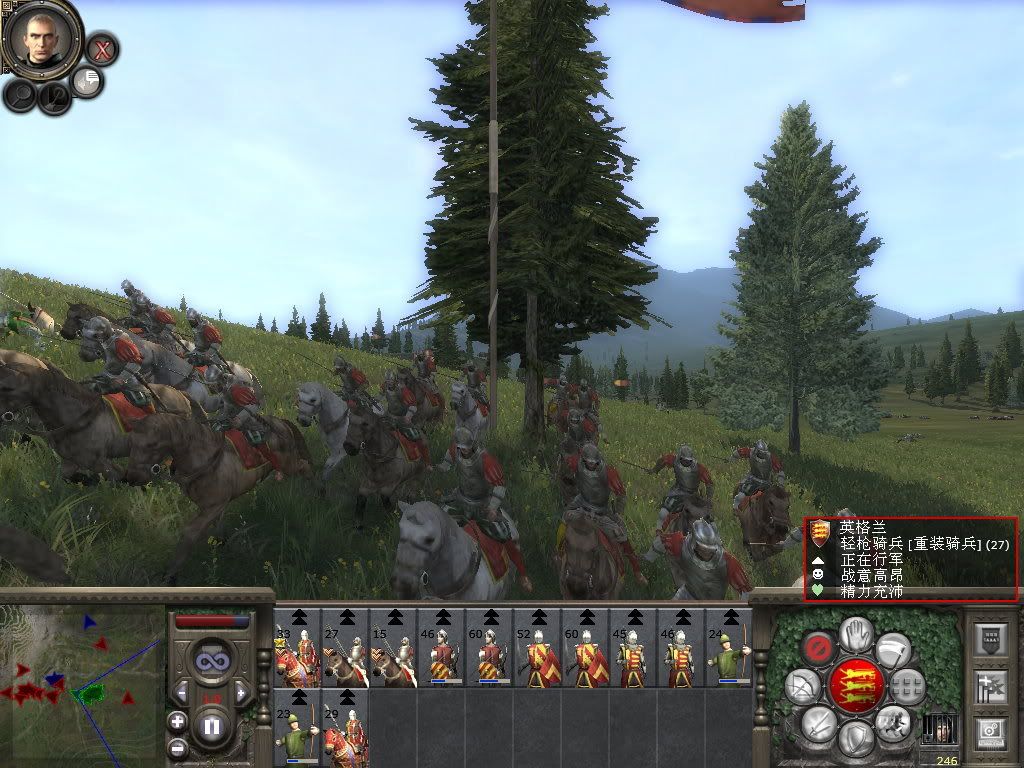Open group formations with the grid button
The image size is (1024, 768).
click(906, 686)
